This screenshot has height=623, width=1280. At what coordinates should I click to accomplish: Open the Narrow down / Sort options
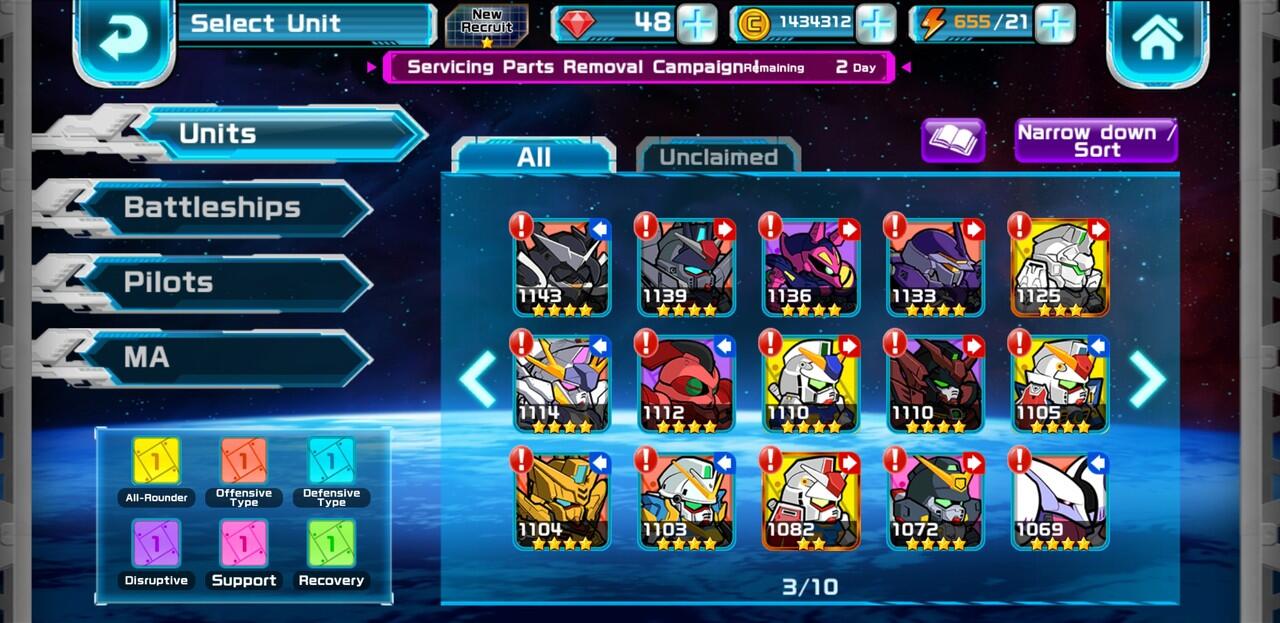tap(1096, 141)
